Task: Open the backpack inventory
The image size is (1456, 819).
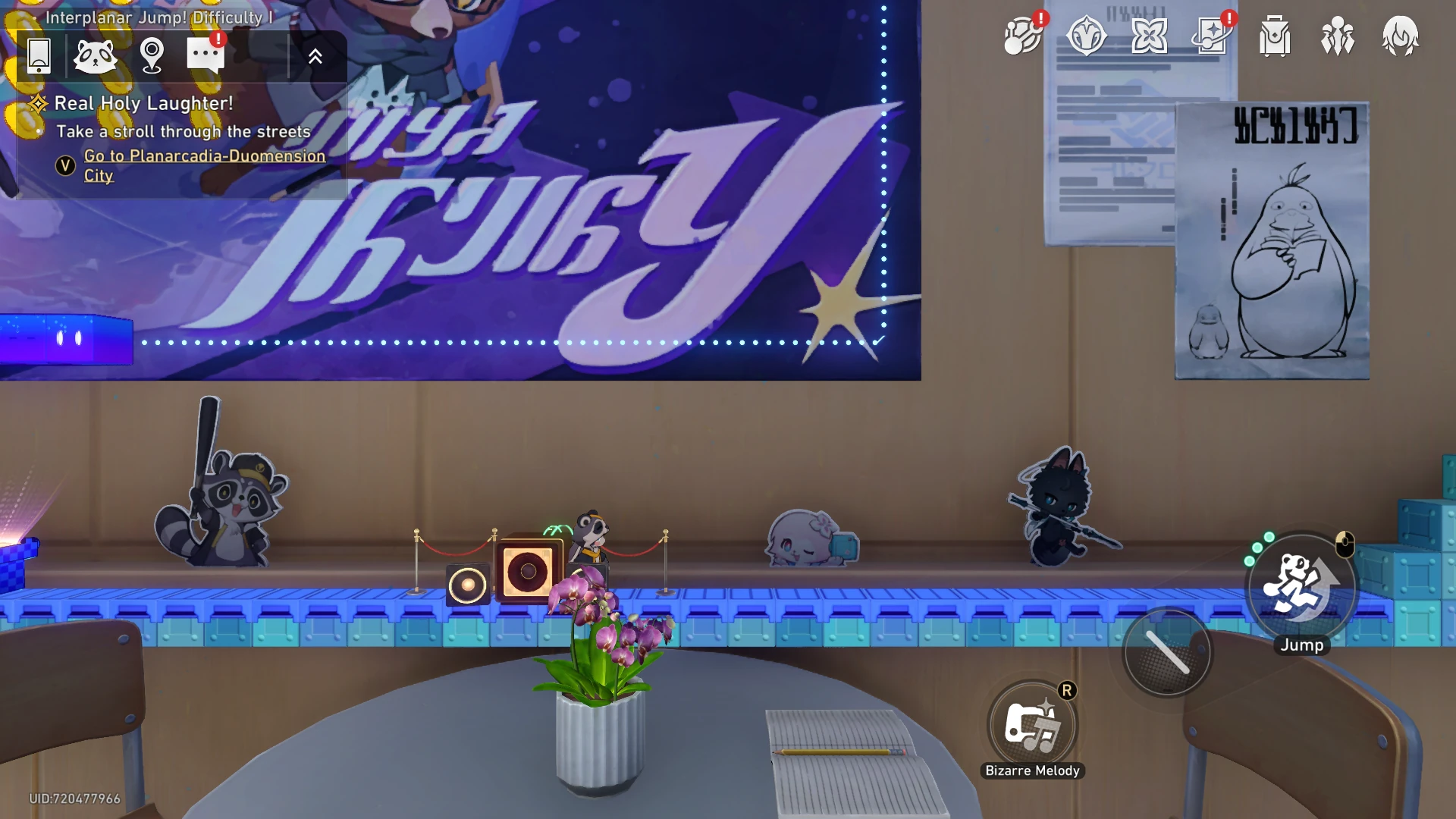Action: coord(1275,36)
